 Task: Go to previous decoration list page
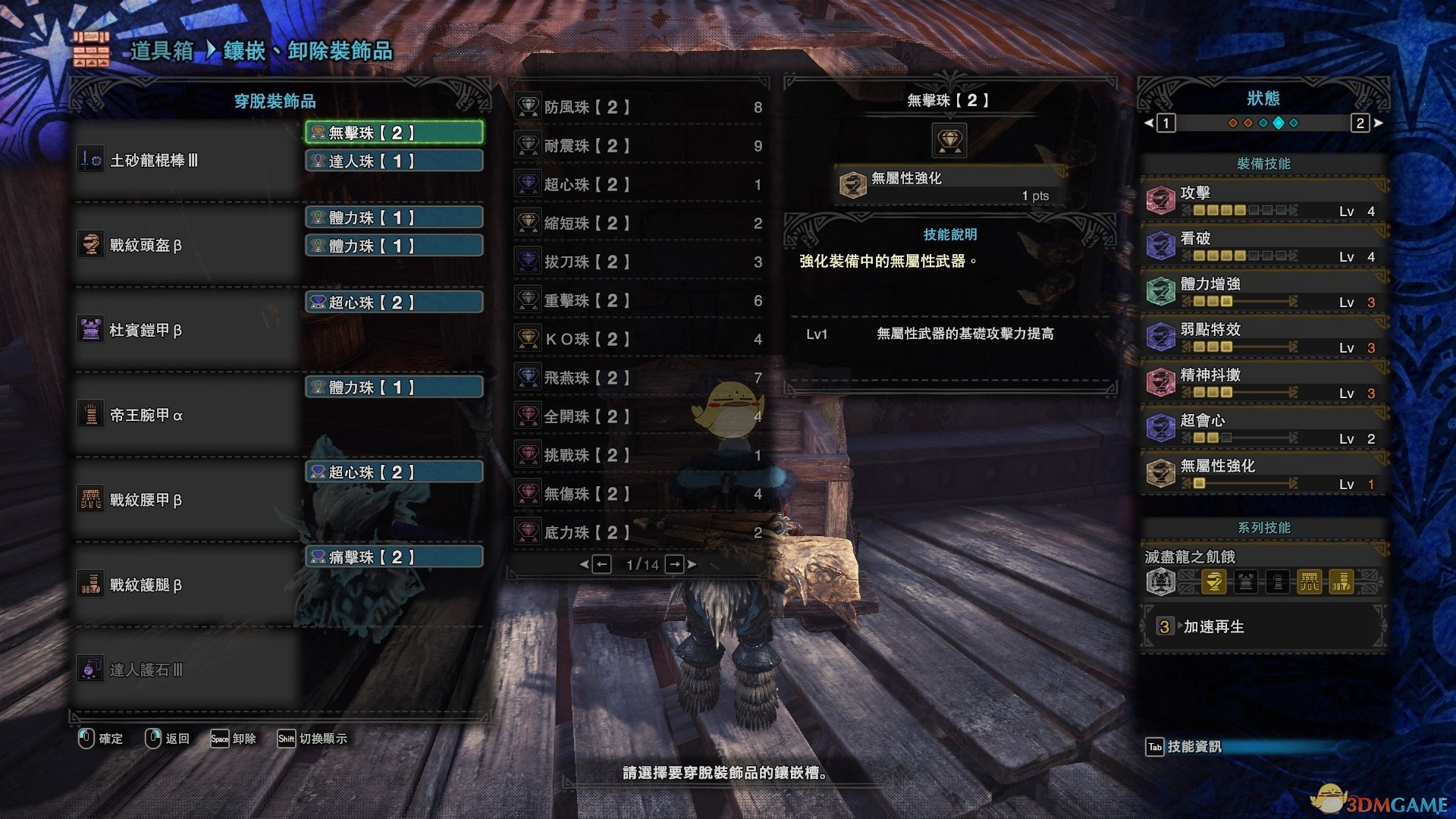click(601, 564)
